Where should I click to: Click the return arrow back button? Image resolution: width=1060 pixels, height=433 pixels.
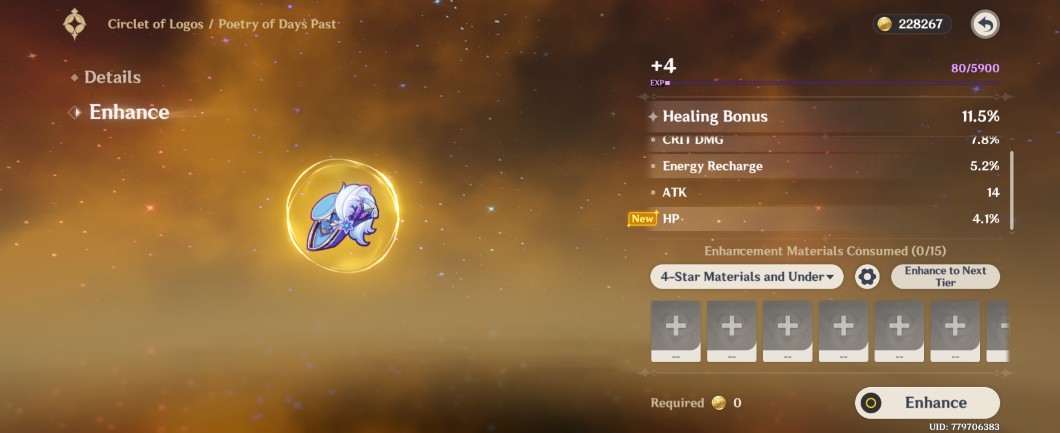click(985, 24)
